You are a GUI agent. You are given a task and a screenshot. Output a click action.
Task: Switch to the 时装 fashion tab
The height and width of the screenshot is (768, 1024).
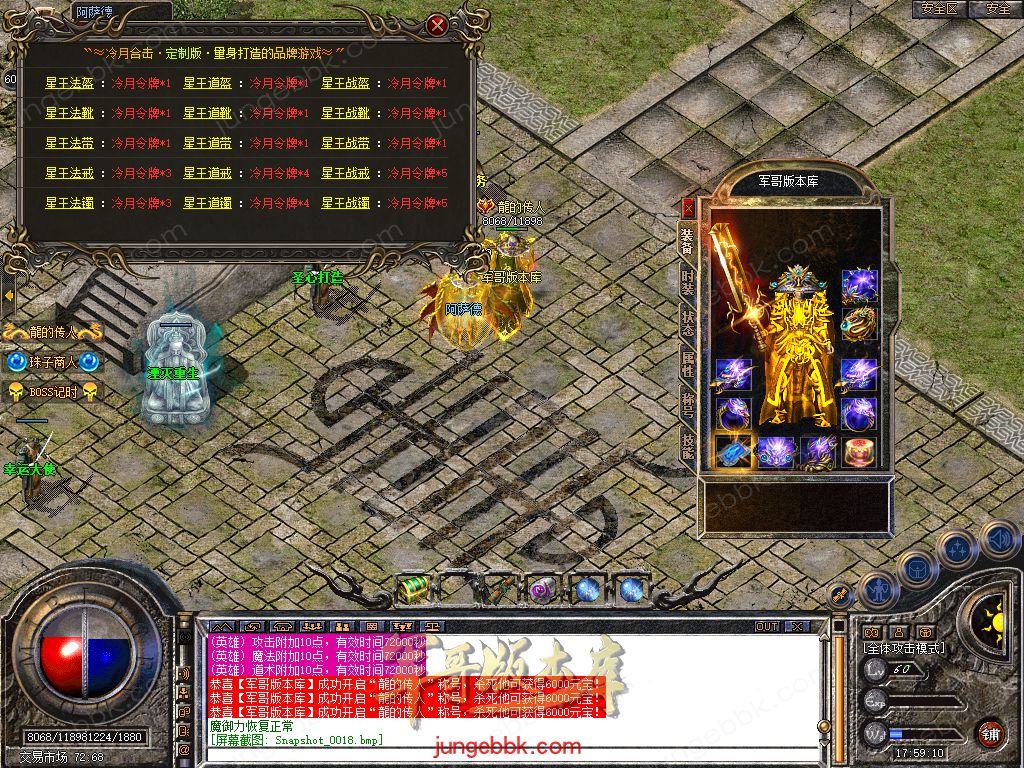[688, 281]
